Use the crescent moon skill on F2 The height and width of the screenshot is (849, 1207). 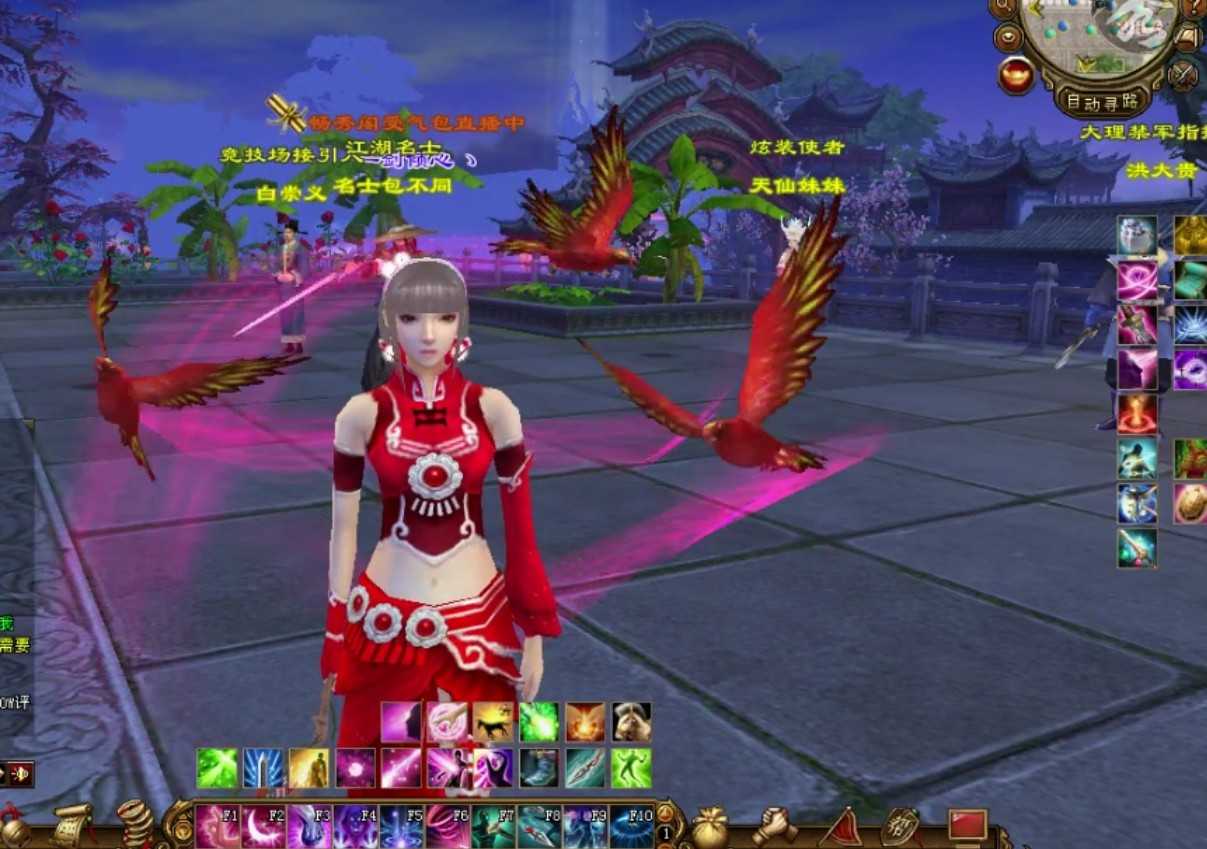click(263, 826)
